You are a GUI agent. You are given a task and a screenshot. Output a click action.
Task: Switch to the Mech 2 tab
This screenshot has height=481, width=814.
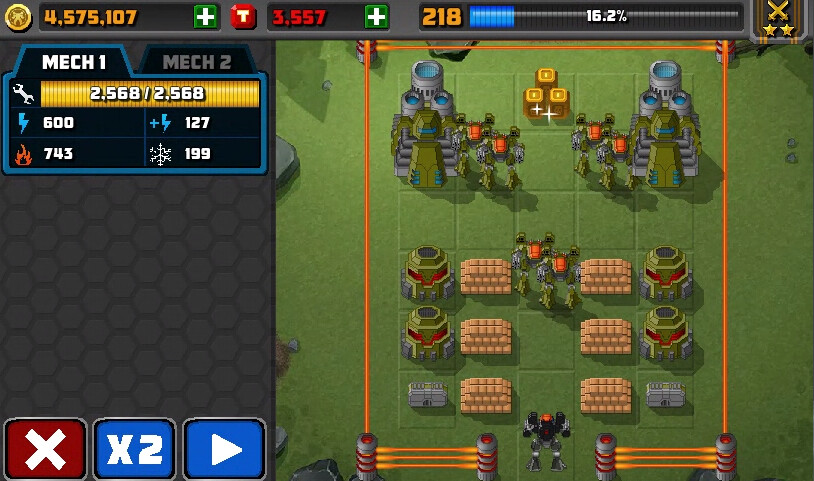click(x=196, y=62)
